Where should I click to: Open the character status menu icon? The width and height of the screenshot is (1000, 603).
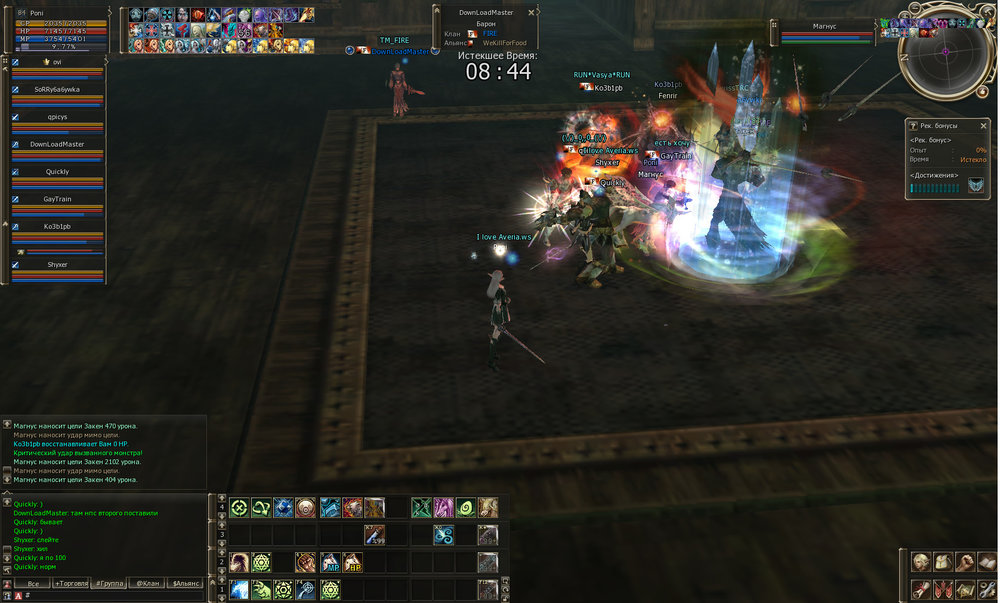(919, 561)
